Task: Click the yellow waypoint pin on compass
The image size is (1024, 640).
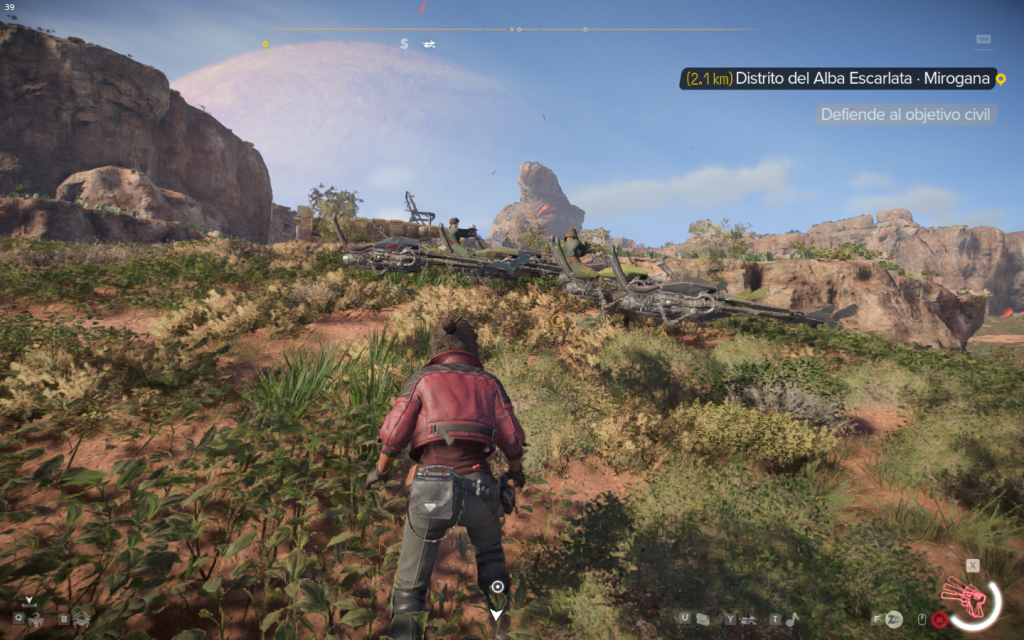Action: 265,44
